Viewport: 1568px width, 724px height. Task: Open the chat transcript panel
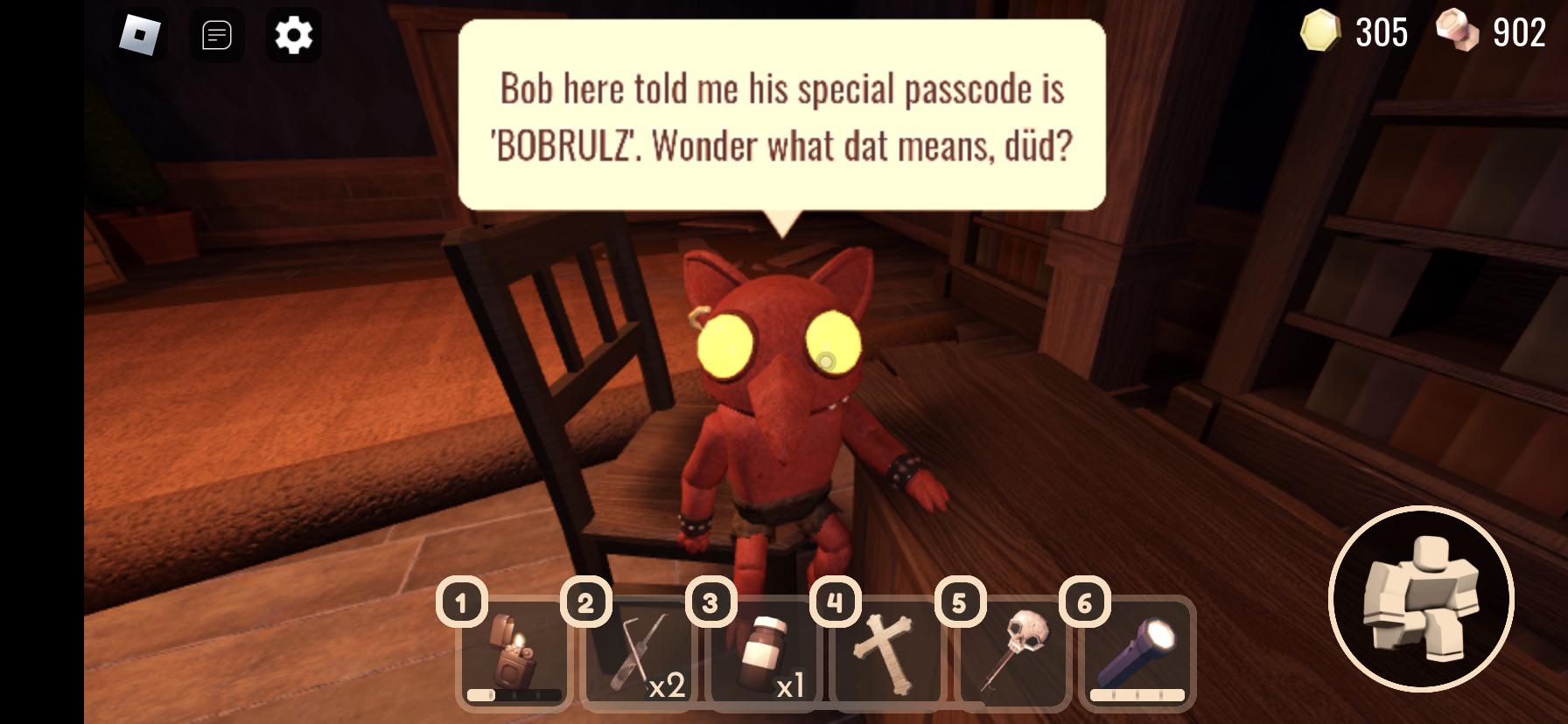click(217, 35)
